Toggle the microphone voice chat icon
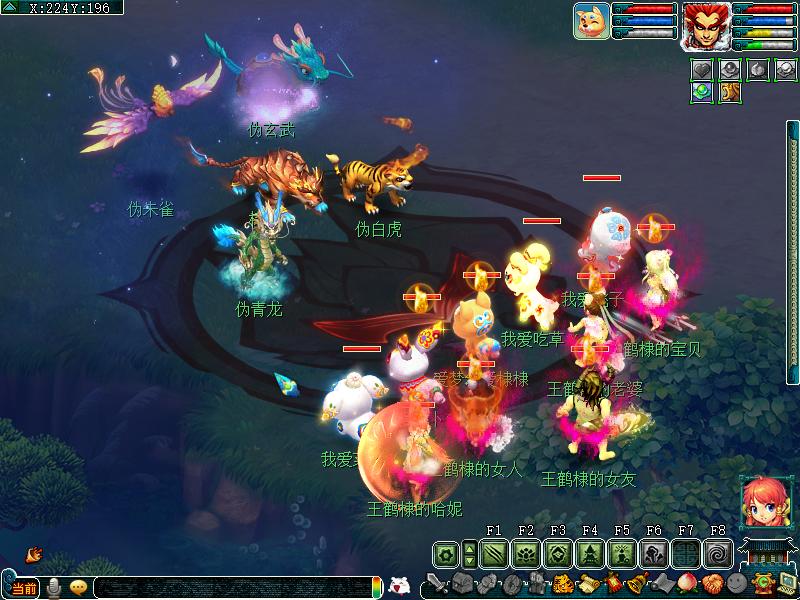Viewport: 800px width, 600px height. (x=54, y=588)
